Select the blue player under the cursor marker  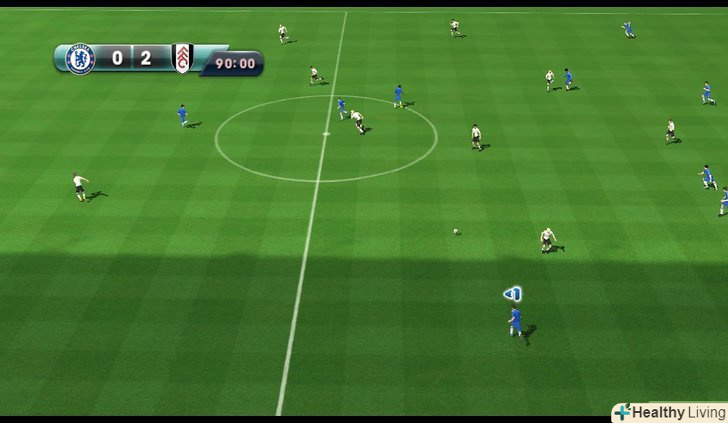pyautogui.click(x=516, y=321)
